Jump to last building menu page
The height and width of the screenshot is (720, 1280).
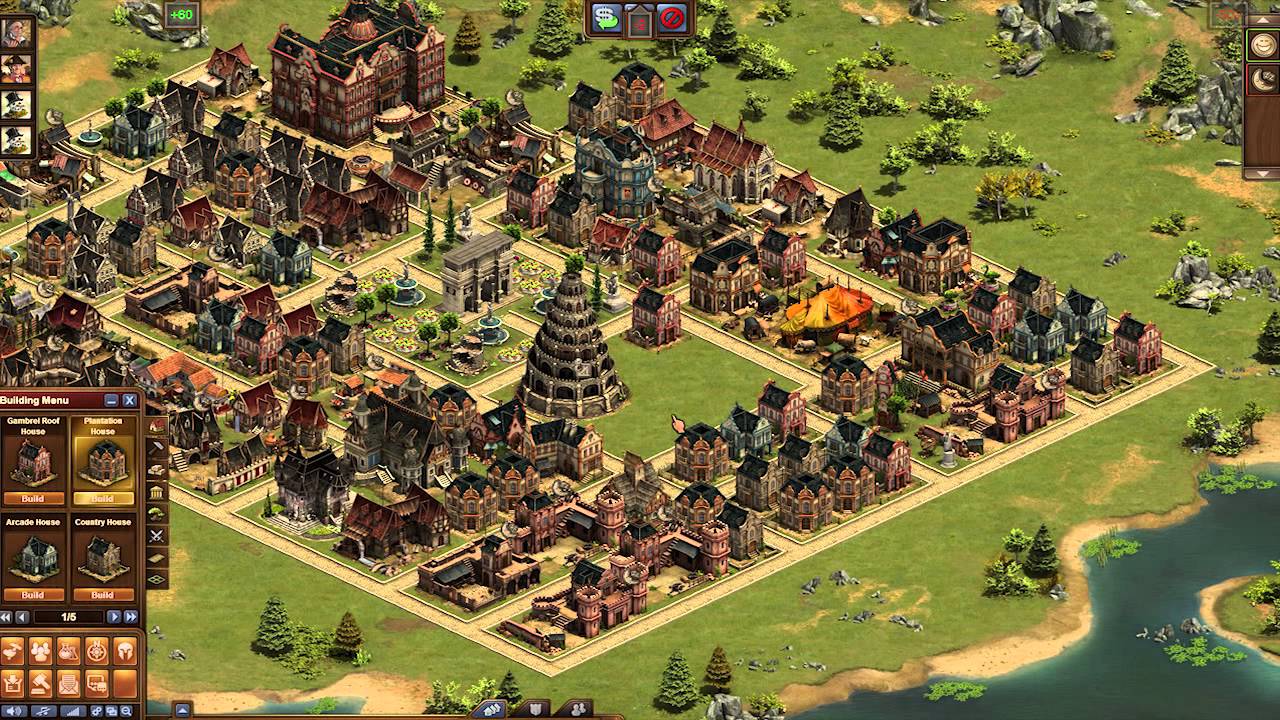click(x=129, y=617)
